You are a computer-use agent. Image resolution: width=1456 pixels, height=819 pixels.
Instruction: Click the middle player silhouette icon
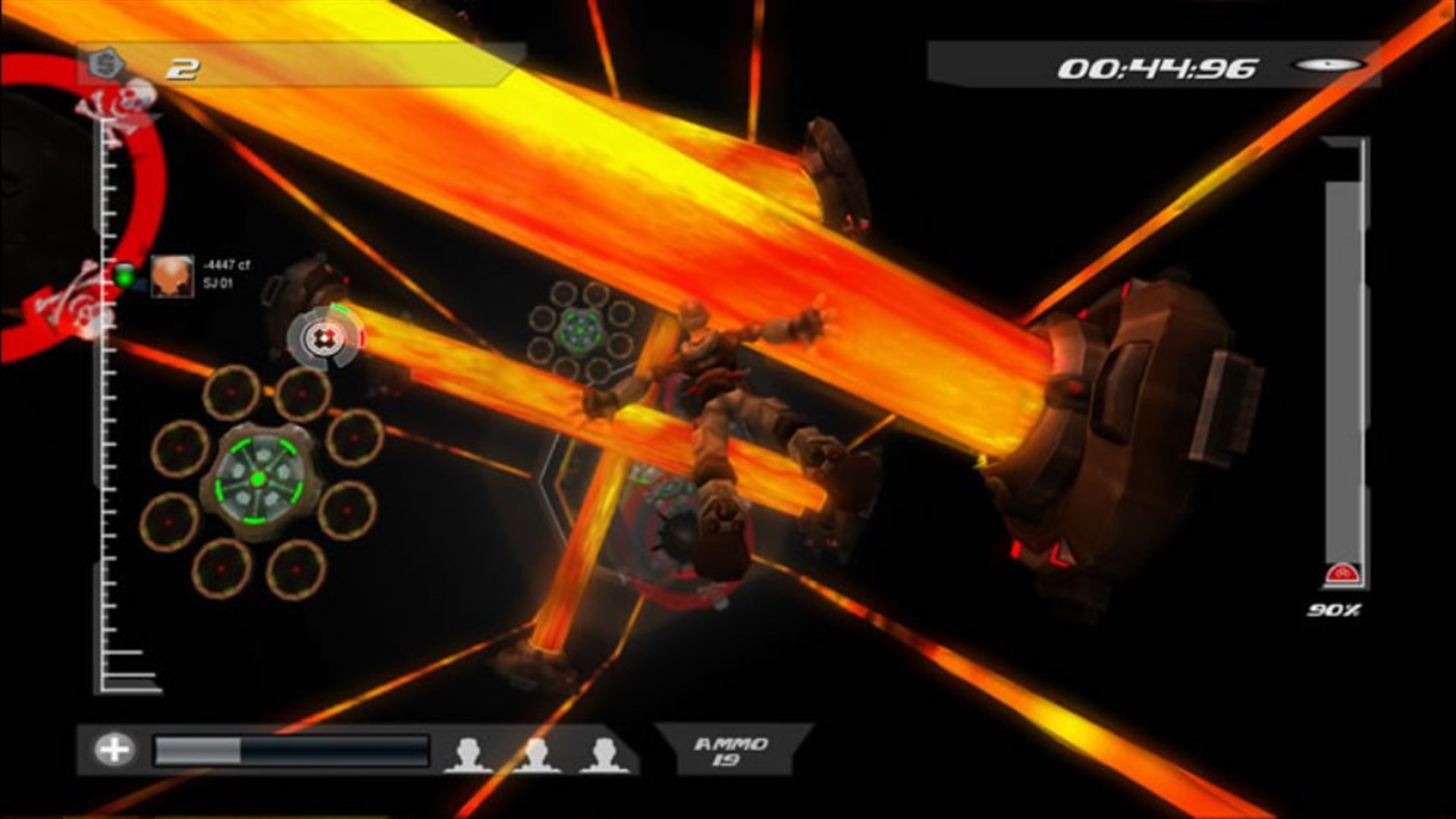pos(538,749)
